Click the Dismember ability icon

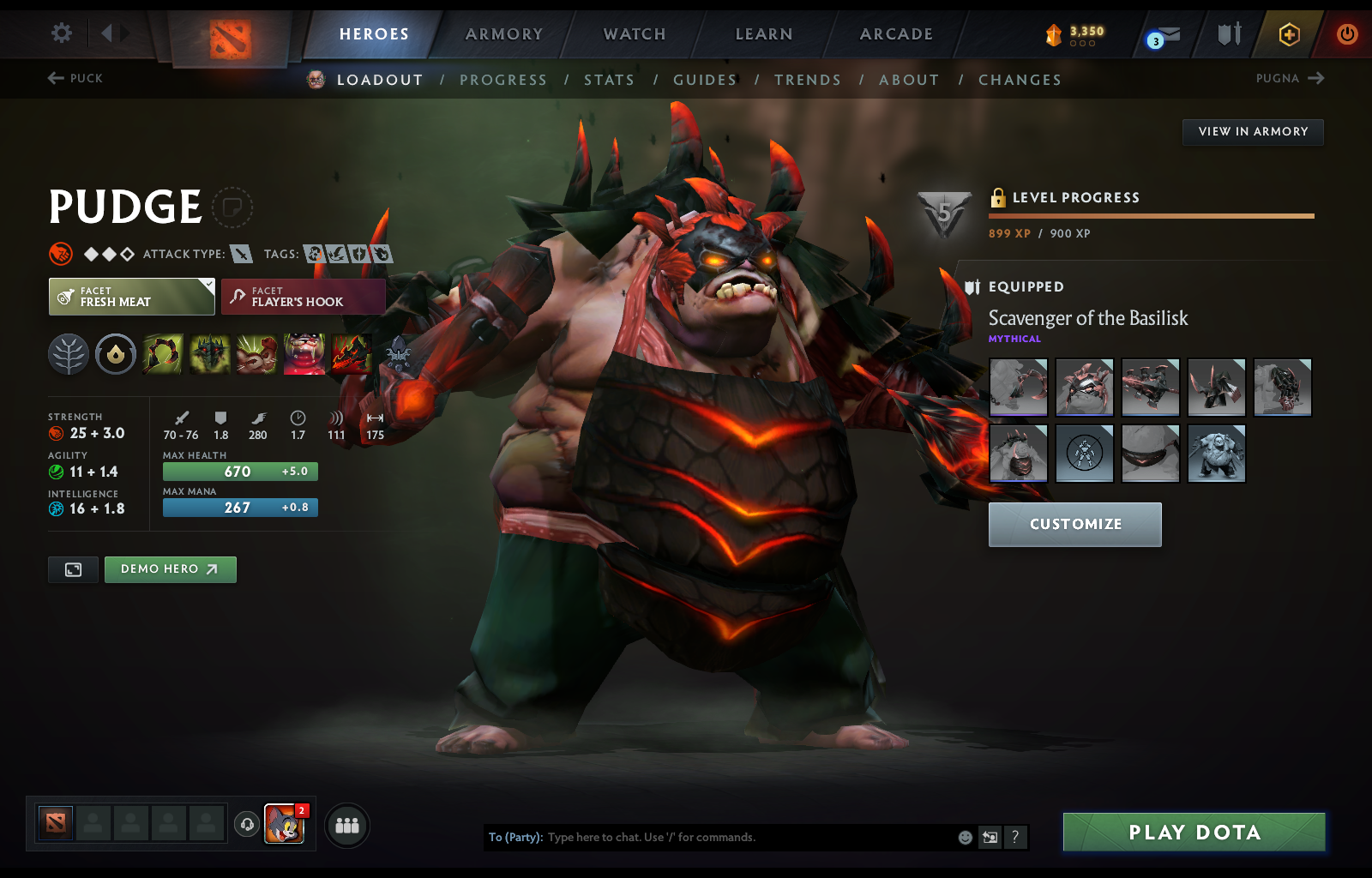tap(305, 354)
